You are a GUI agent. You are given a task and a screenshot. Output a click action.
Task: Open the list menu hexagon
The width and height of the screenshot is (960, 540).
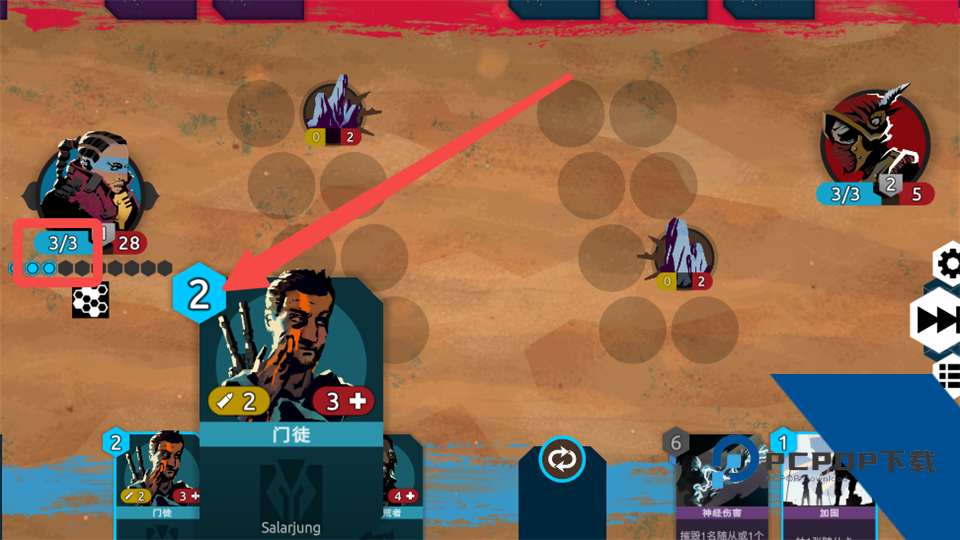(948, 374)
